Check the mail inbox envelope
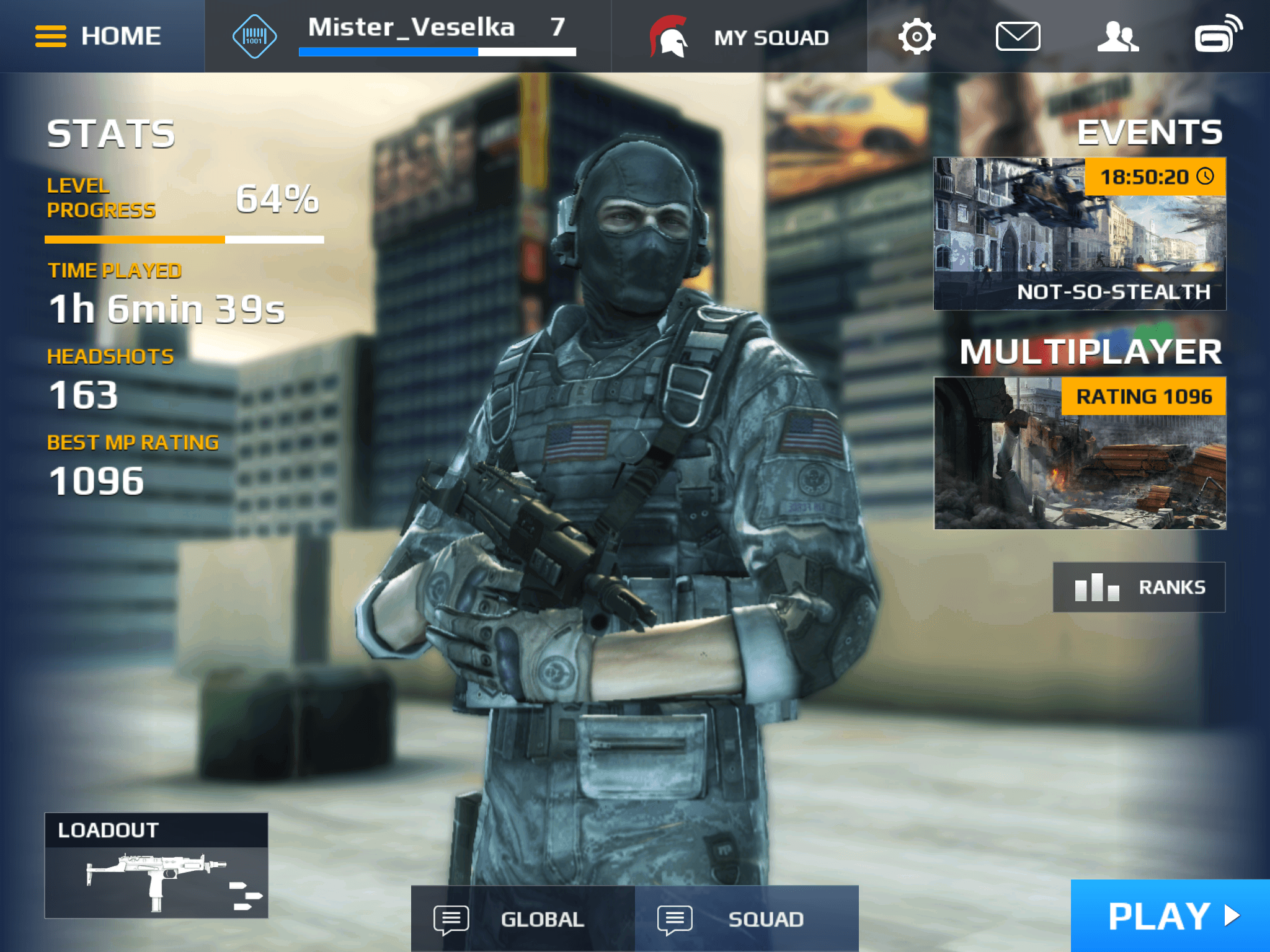Image resolution: width=1270 pixels, height=952 pixels. click(1018, 35)
